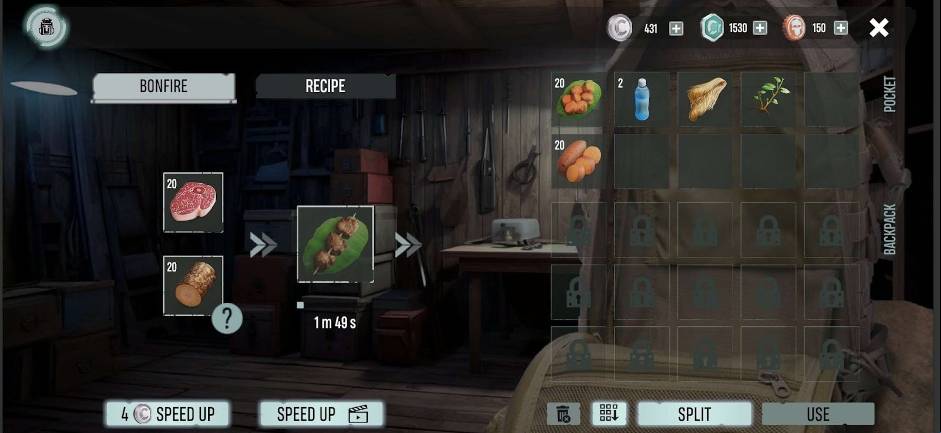Tap the meat skewer output slot
This screenshot has width=941, height=433.
tap(335, 244)
